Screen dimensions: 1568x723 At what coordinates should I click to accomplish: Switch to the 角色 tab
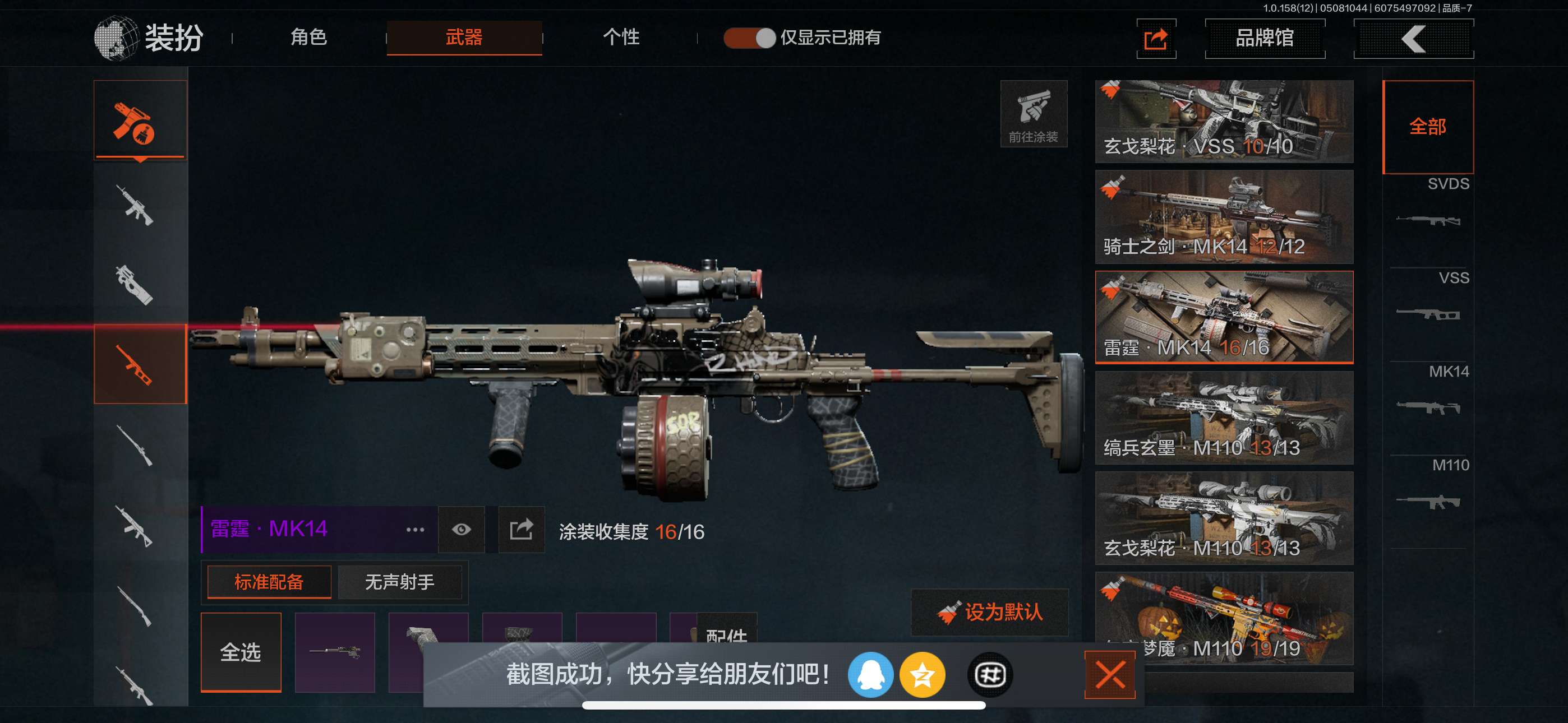coord(308,38)
